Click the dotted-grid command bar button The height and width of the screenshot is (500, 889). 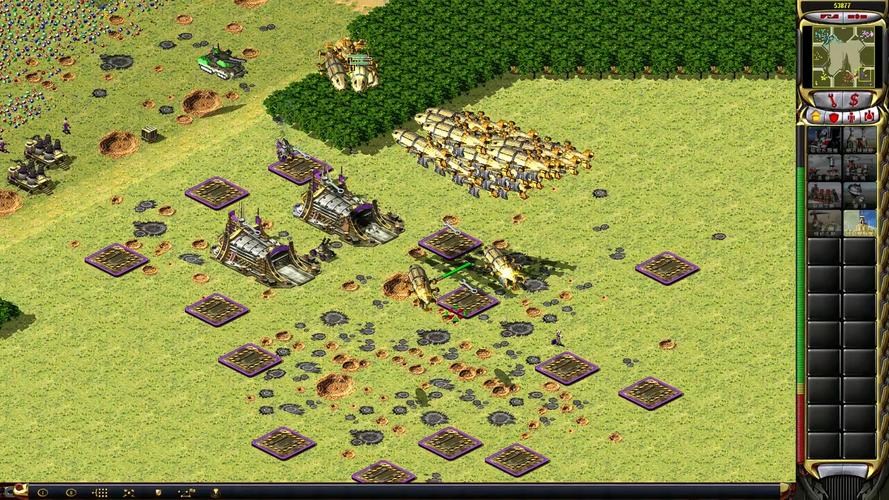(x=100, y=493)
